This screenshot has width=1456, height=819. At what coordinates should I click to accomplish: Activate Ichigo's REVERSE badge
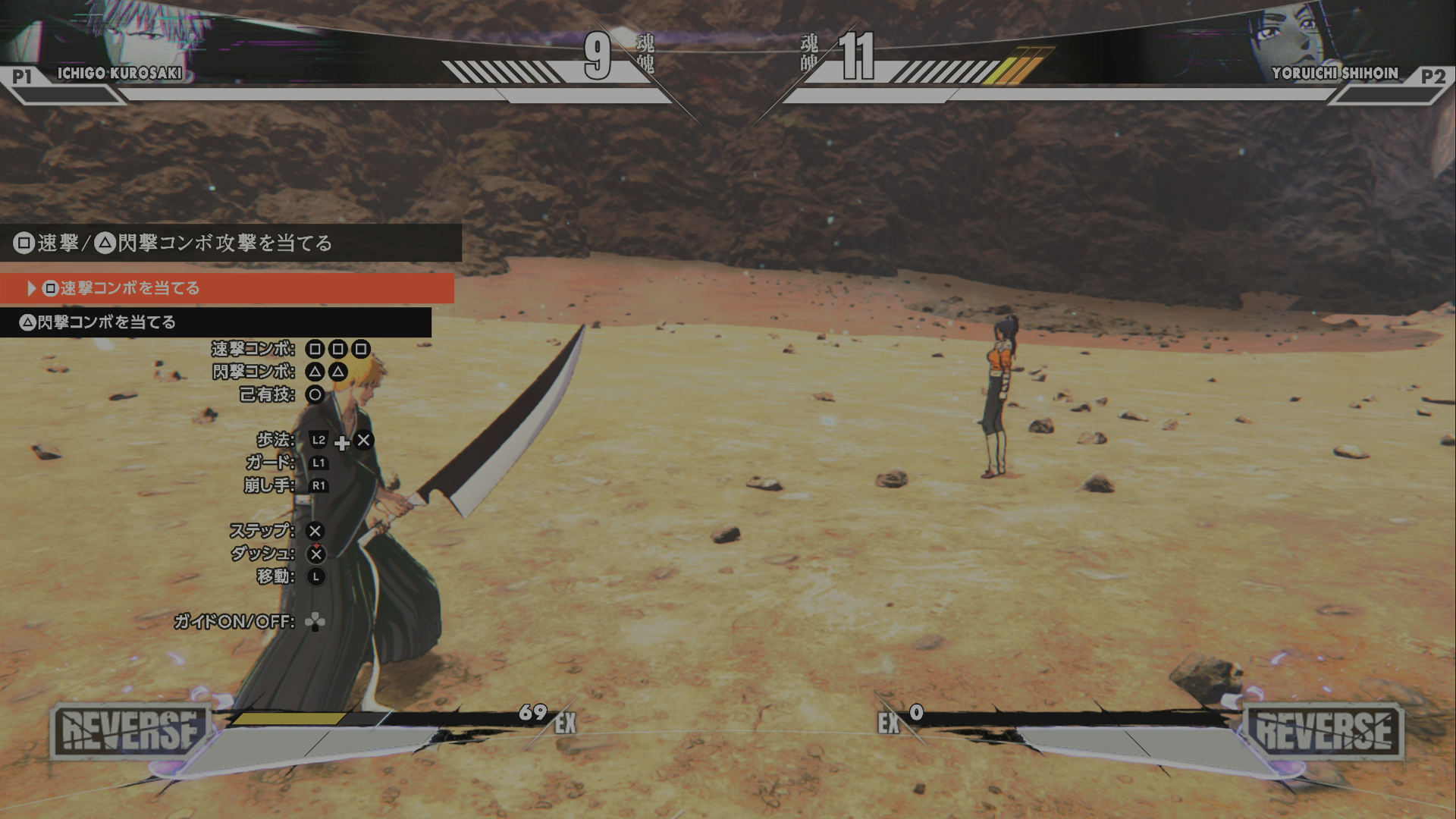pyautogui.click(x=129, y=732)
